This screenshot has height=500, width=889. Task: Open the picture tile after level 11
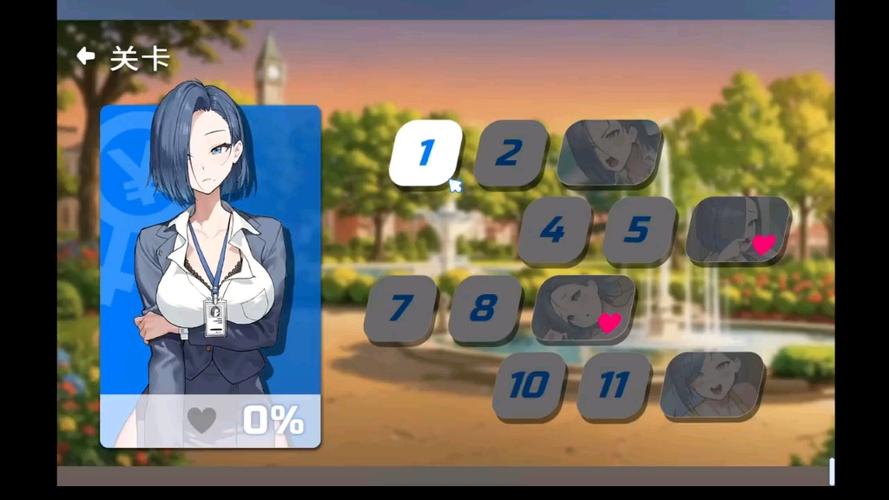[712, 385]
